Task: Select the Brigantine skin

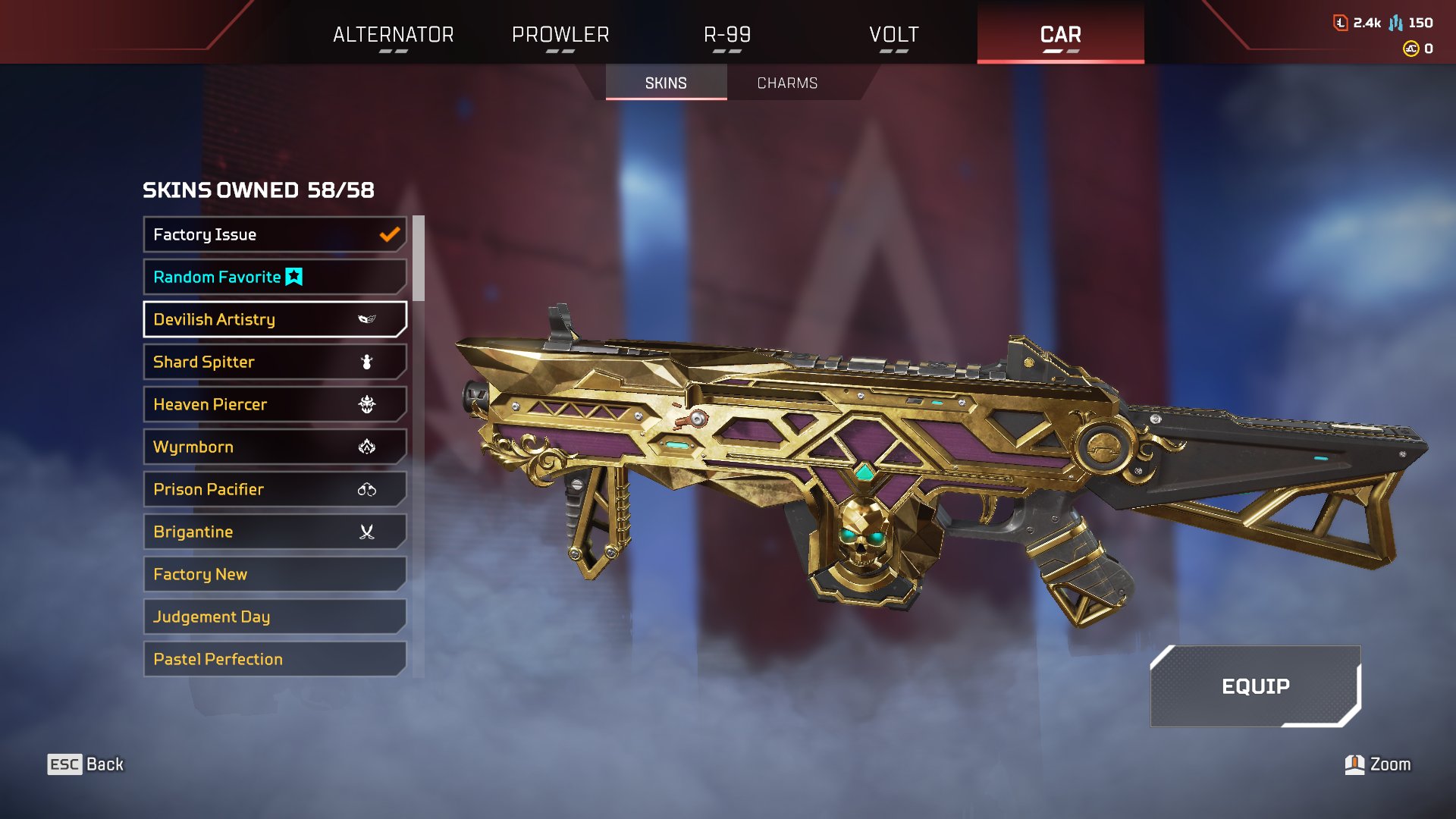Action: pos(275,532)
